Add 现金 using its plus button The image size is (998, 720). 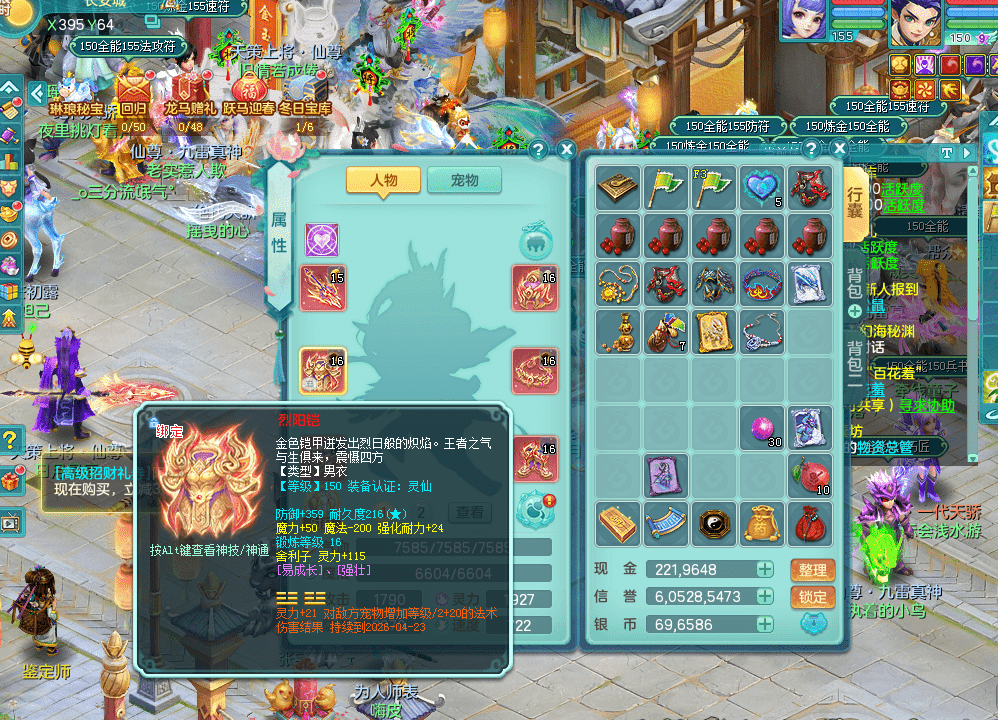tap(765, 570)
